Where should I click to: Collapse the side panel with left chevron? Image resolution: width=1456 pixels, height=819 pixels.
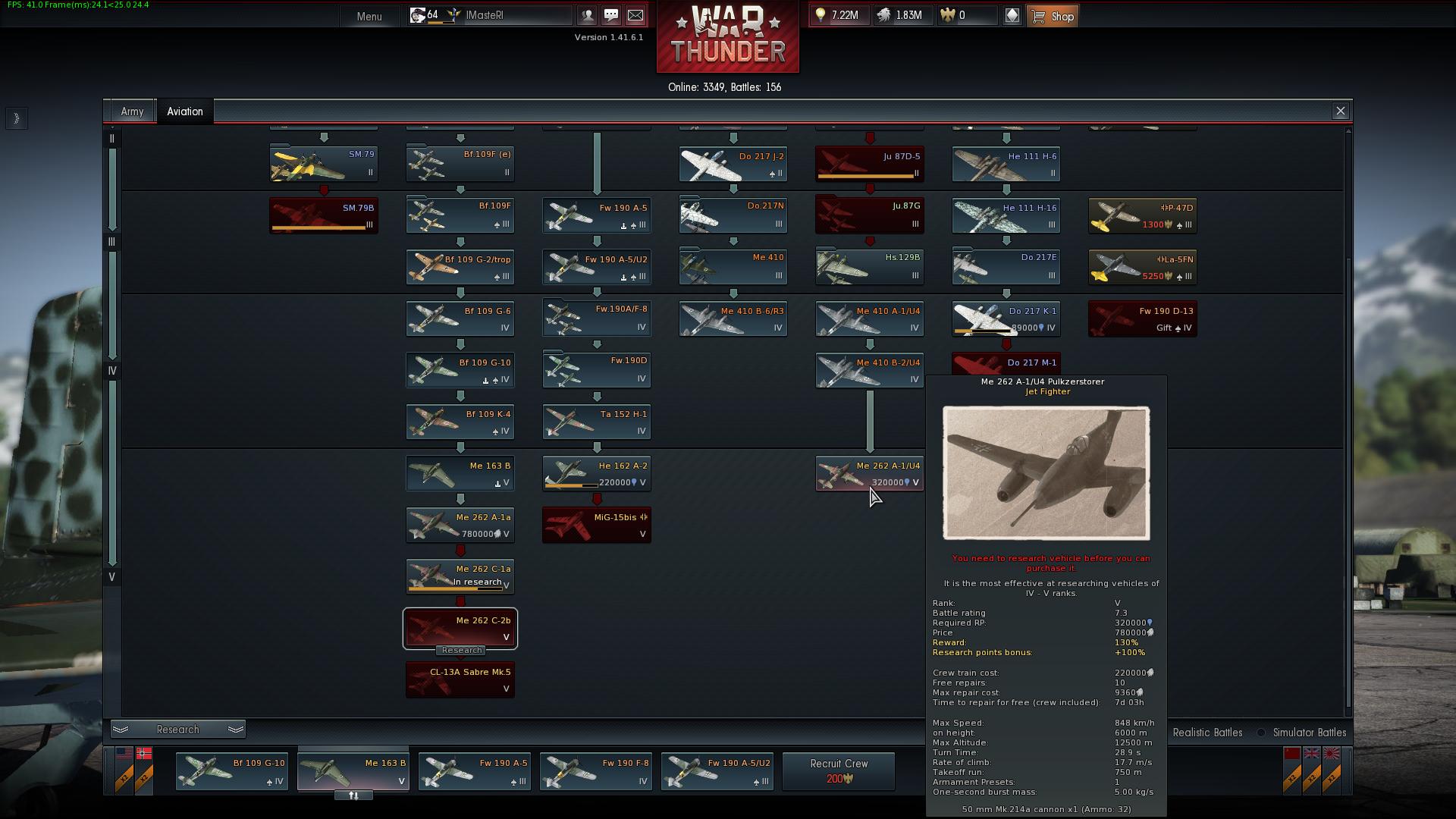pyautogui.click(x=16, y=118)
